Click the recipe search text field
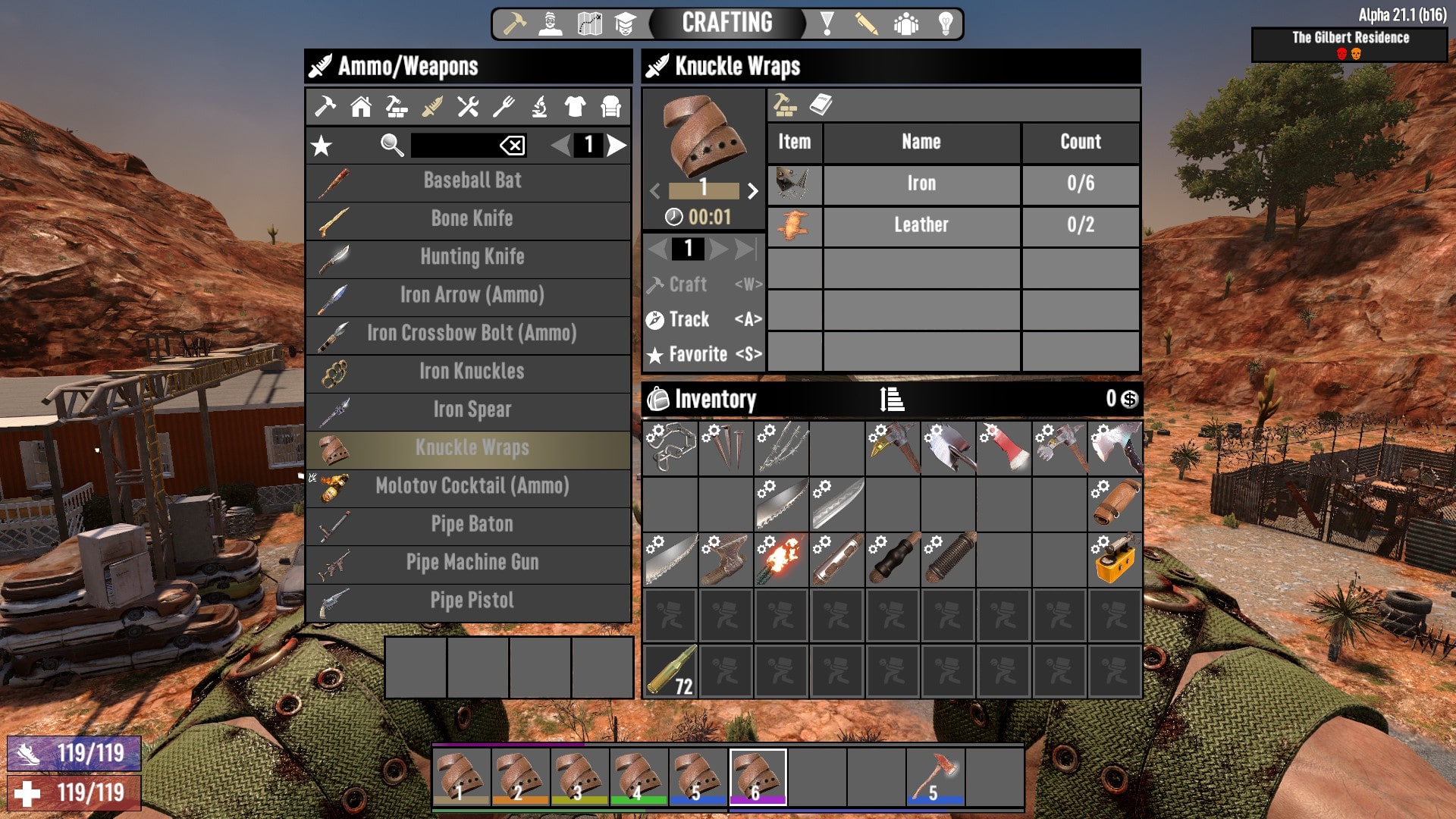 pos(453,145)
